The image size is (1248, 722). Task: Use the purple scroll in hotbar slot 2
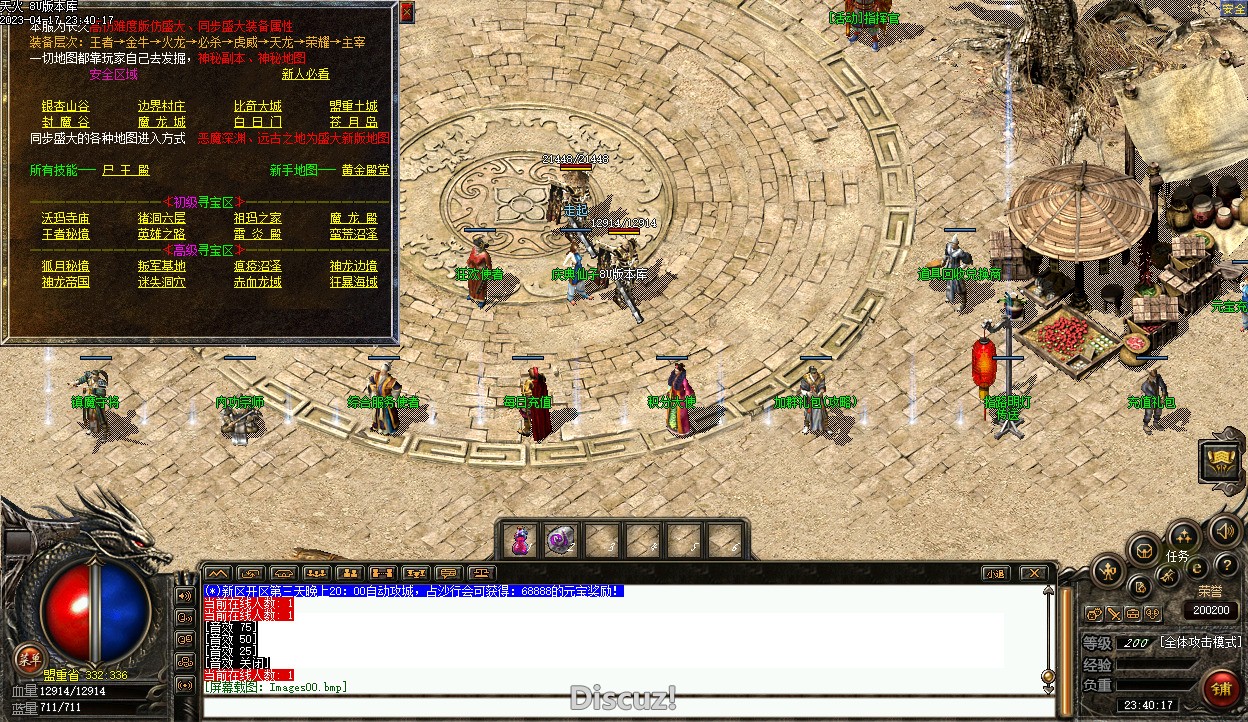[x=560, y=541]
